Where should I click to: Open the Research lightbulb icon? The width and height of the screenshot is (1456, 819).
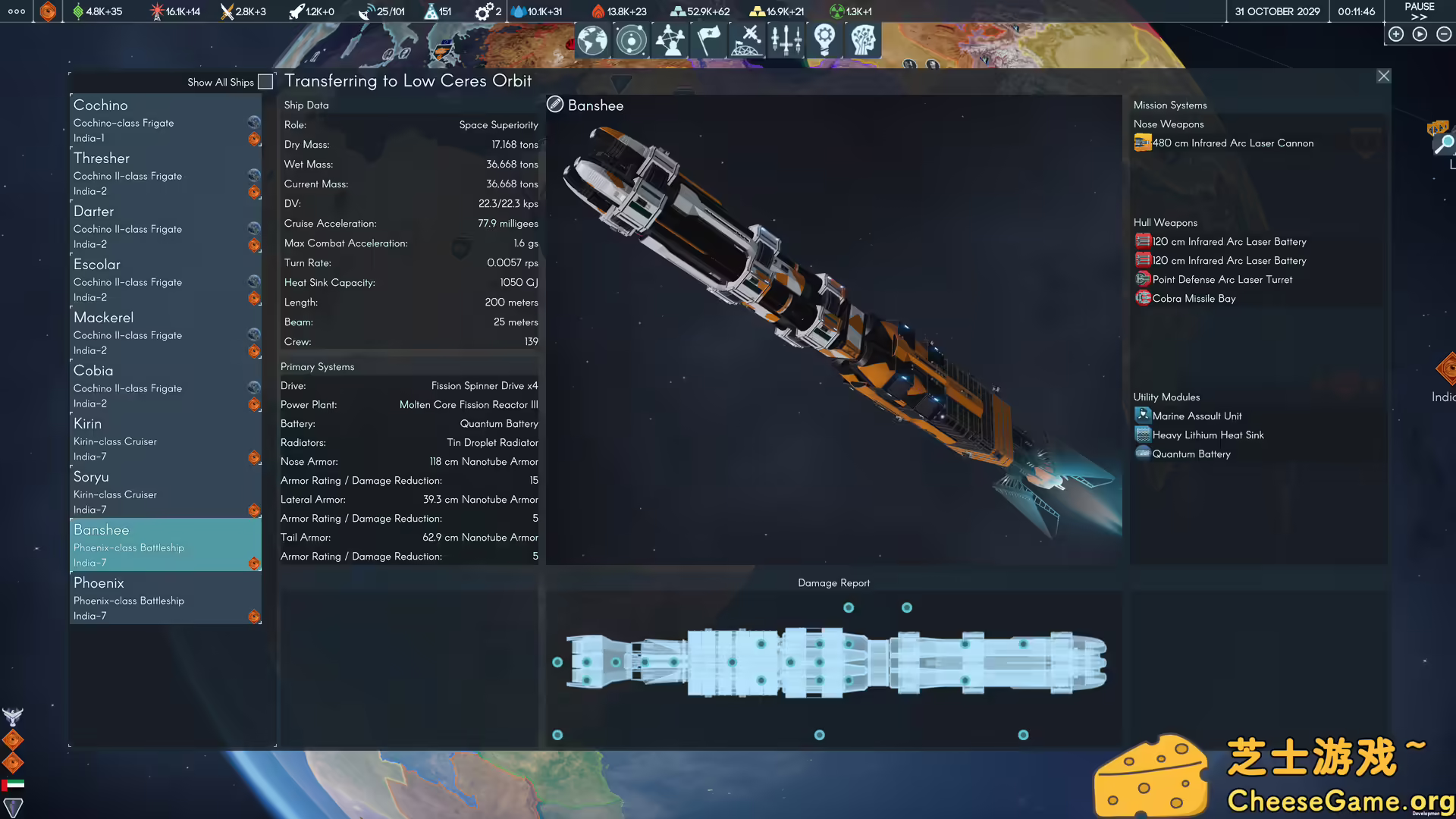[x=824, y=40]
